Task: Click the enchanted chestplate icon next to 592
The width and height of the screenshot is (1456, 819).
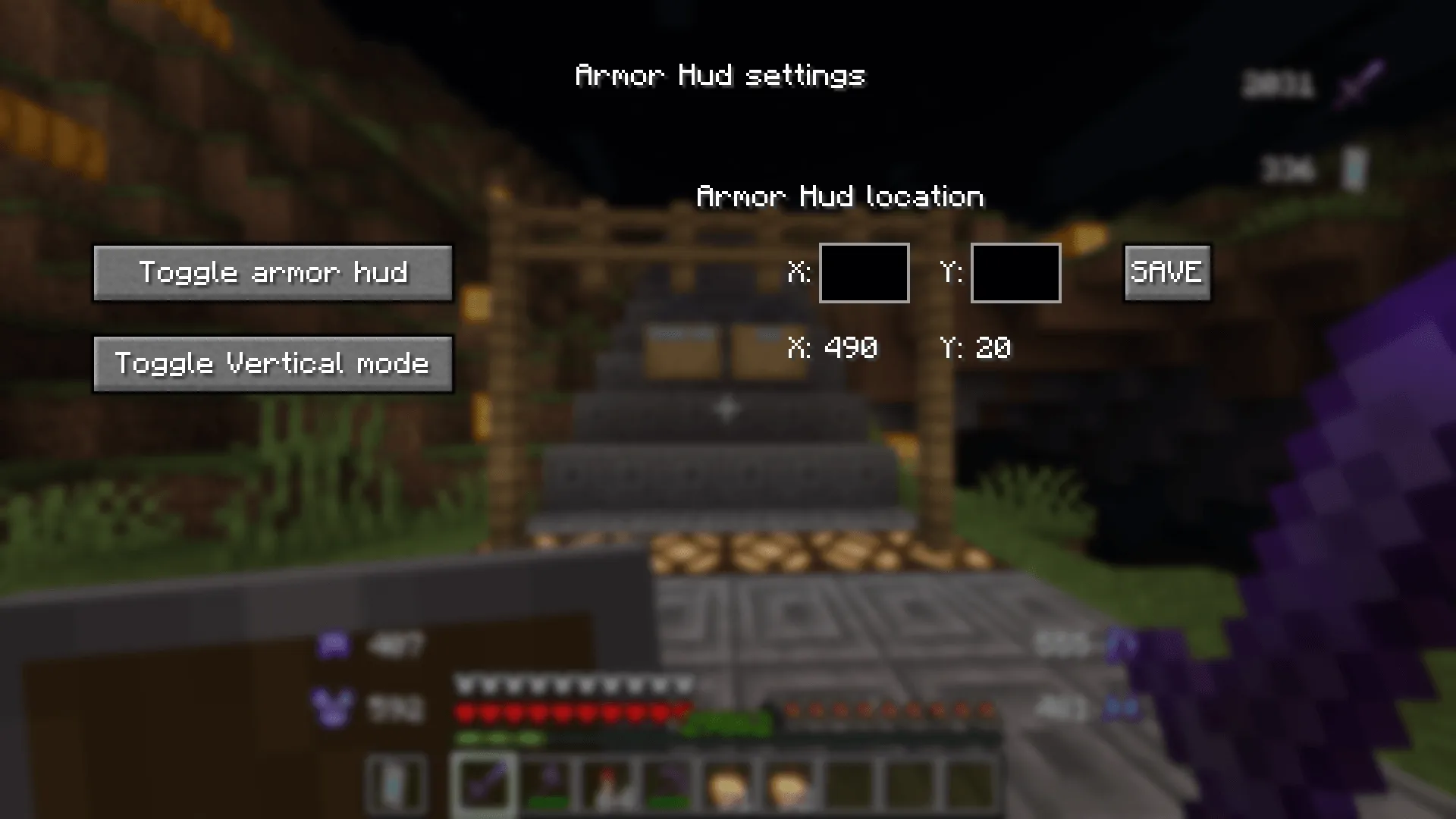Action: click(334, 707)
